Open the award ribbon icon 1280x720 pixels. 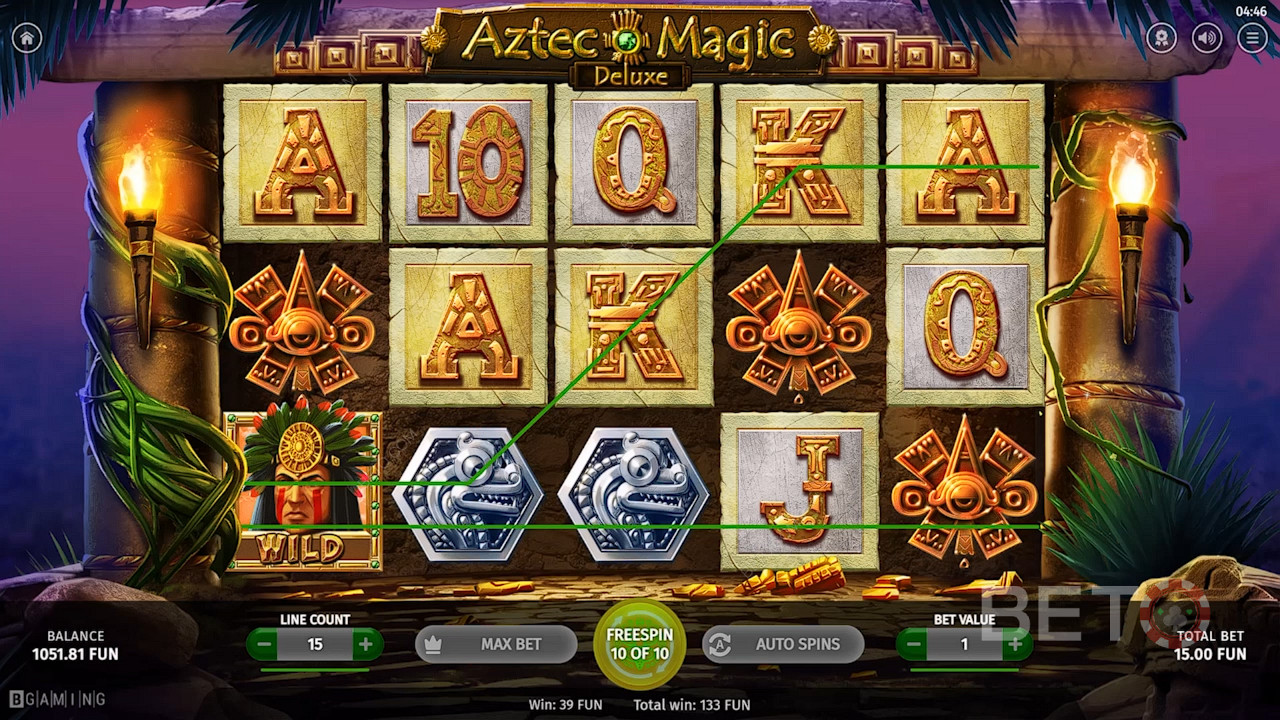[1161, 38]
